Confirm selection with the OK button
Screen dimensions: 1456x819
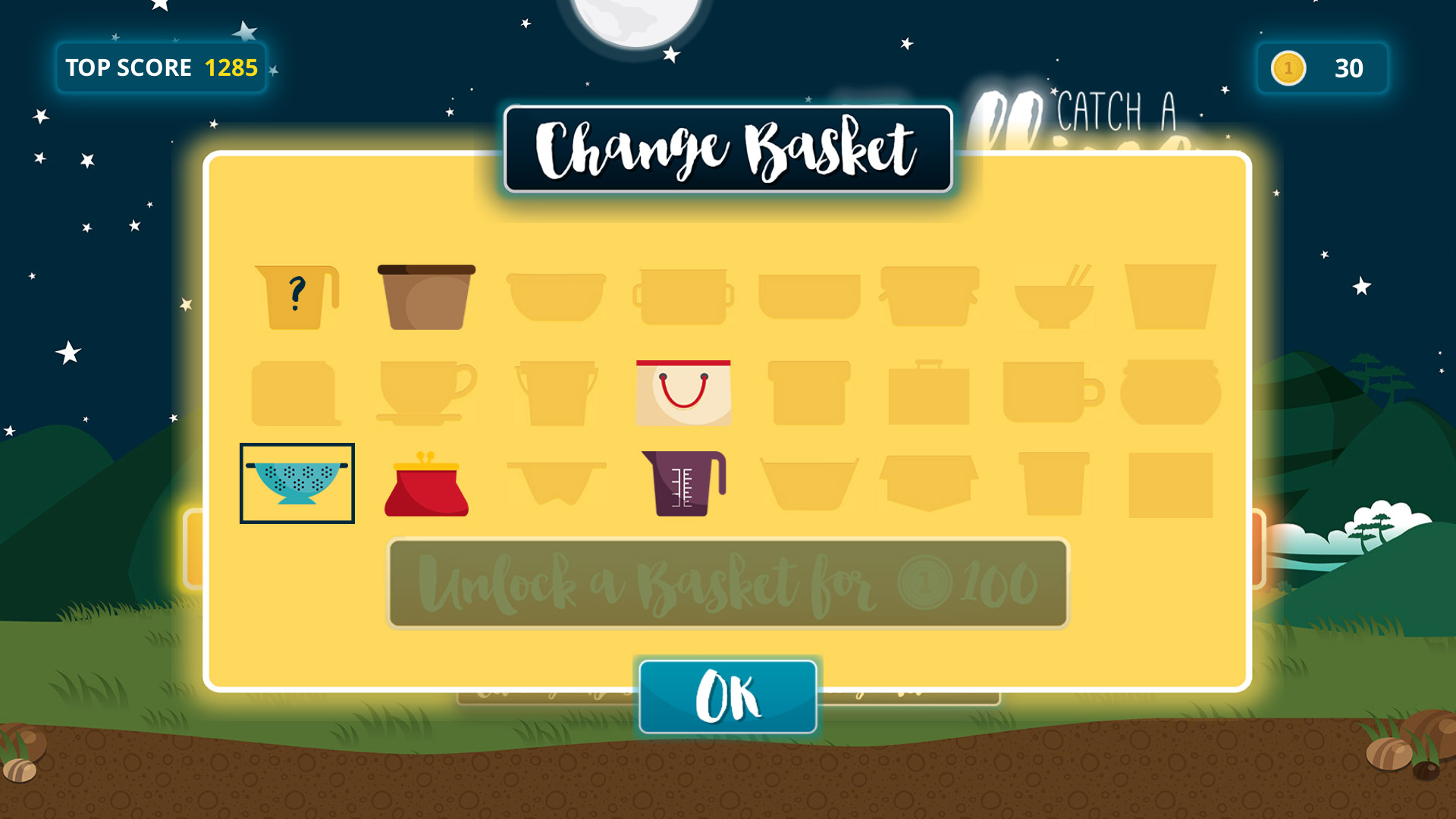[726, 696]
